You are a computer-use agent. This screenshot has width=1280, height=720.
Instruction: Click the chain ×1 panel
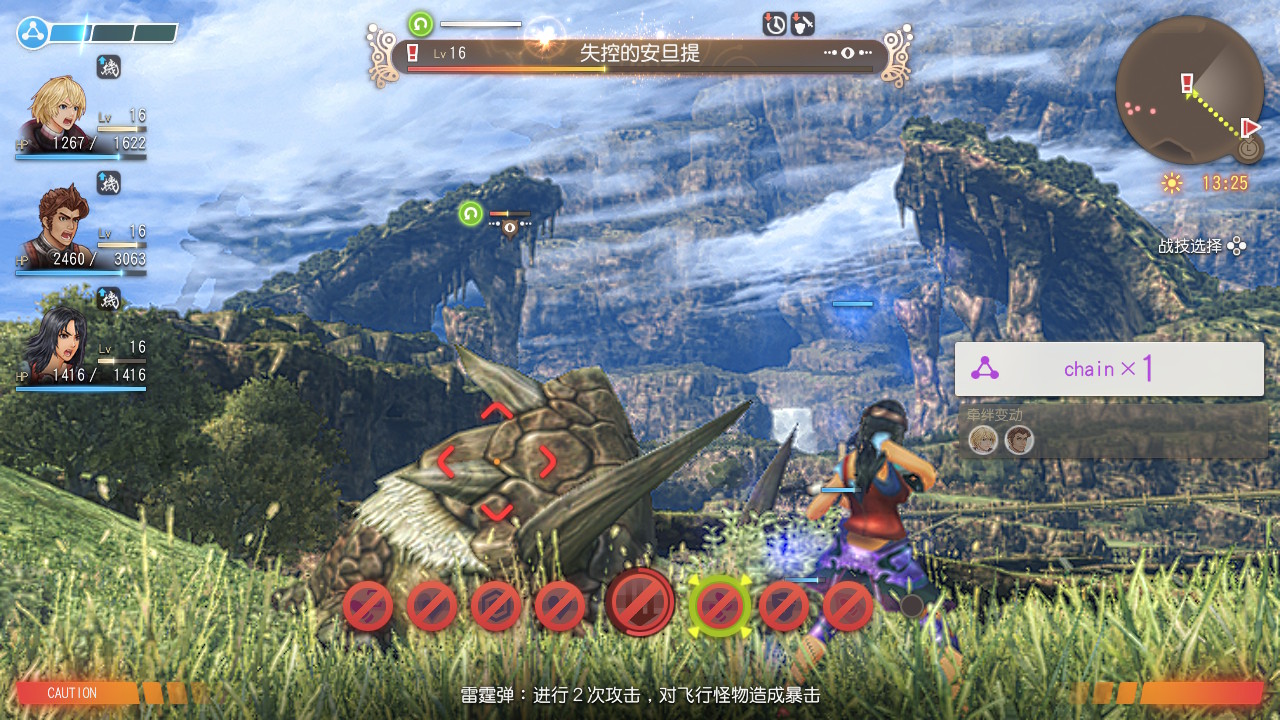coord(1109,369)
